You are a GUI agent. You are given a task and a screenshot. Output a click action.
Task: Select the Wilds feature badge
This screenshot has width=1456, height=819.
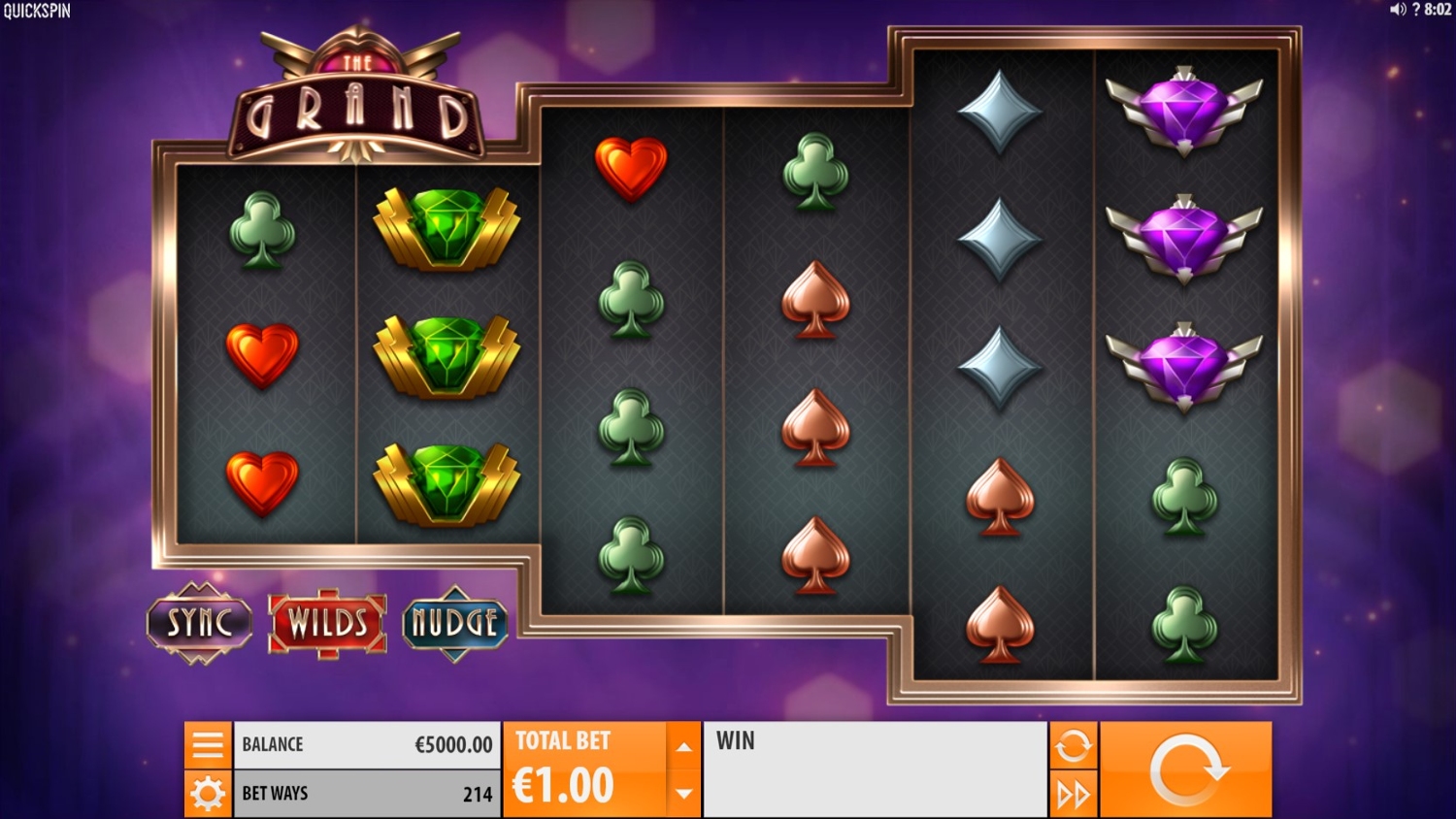[327, 623]
